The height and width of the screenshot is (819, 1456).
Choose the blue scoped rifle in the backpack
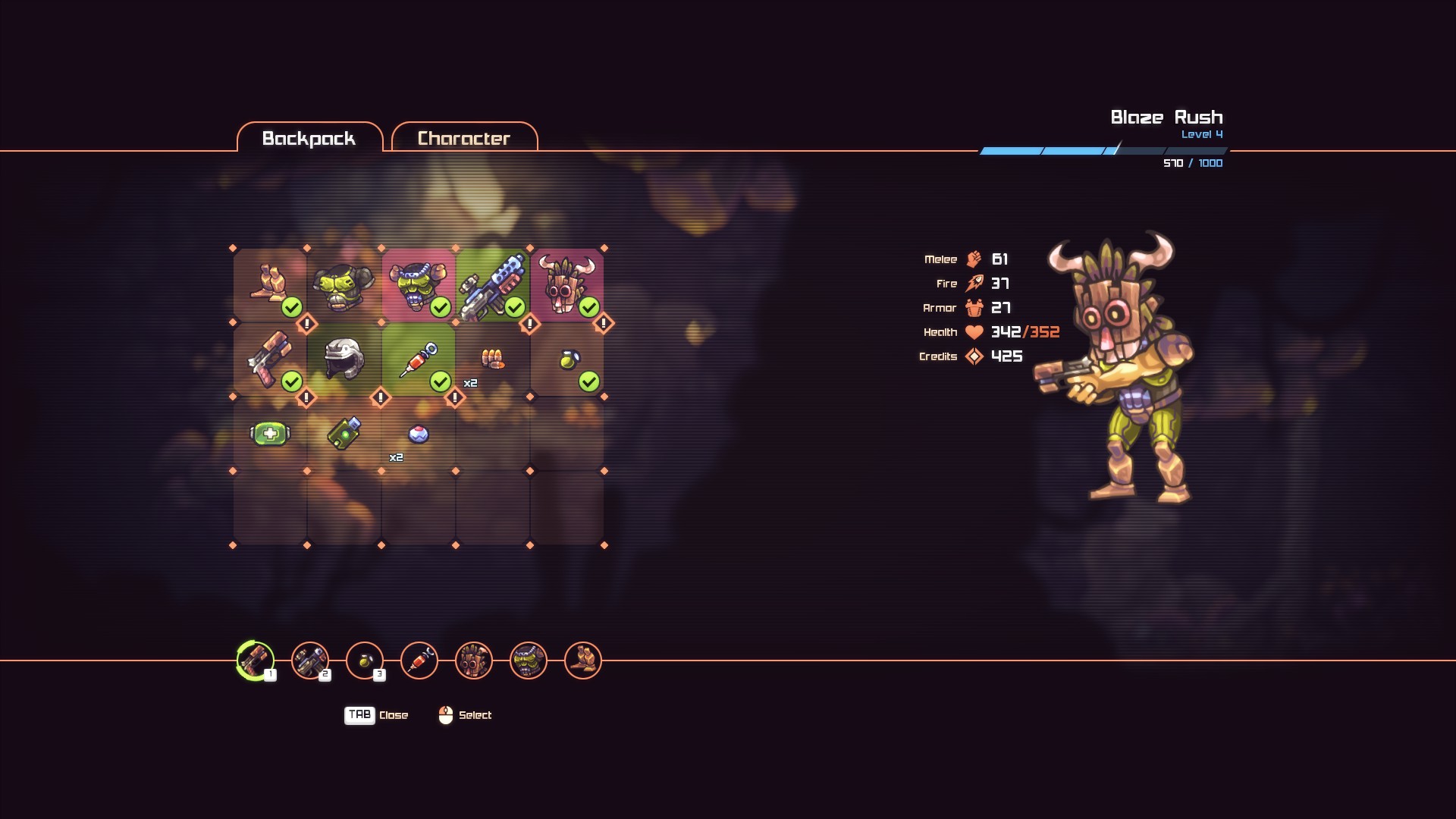point(493,285)
